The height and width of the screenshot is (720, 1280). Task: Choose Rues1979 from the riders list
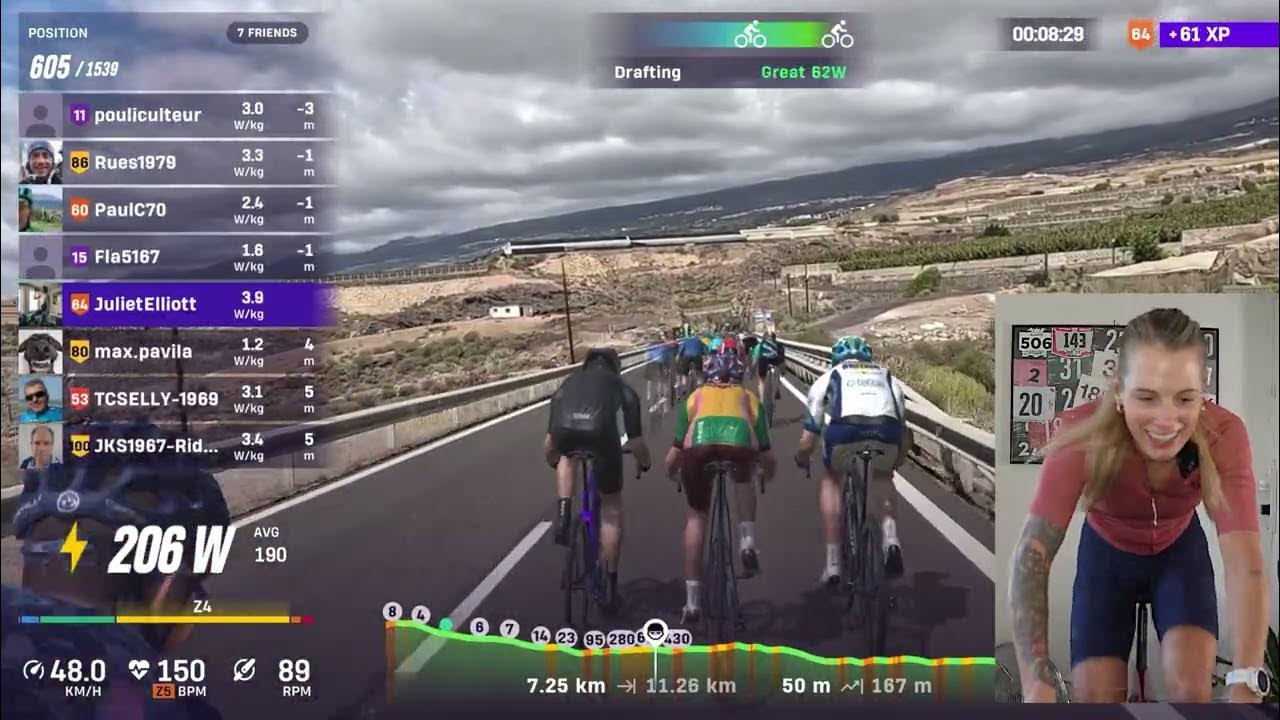[176, 162]
